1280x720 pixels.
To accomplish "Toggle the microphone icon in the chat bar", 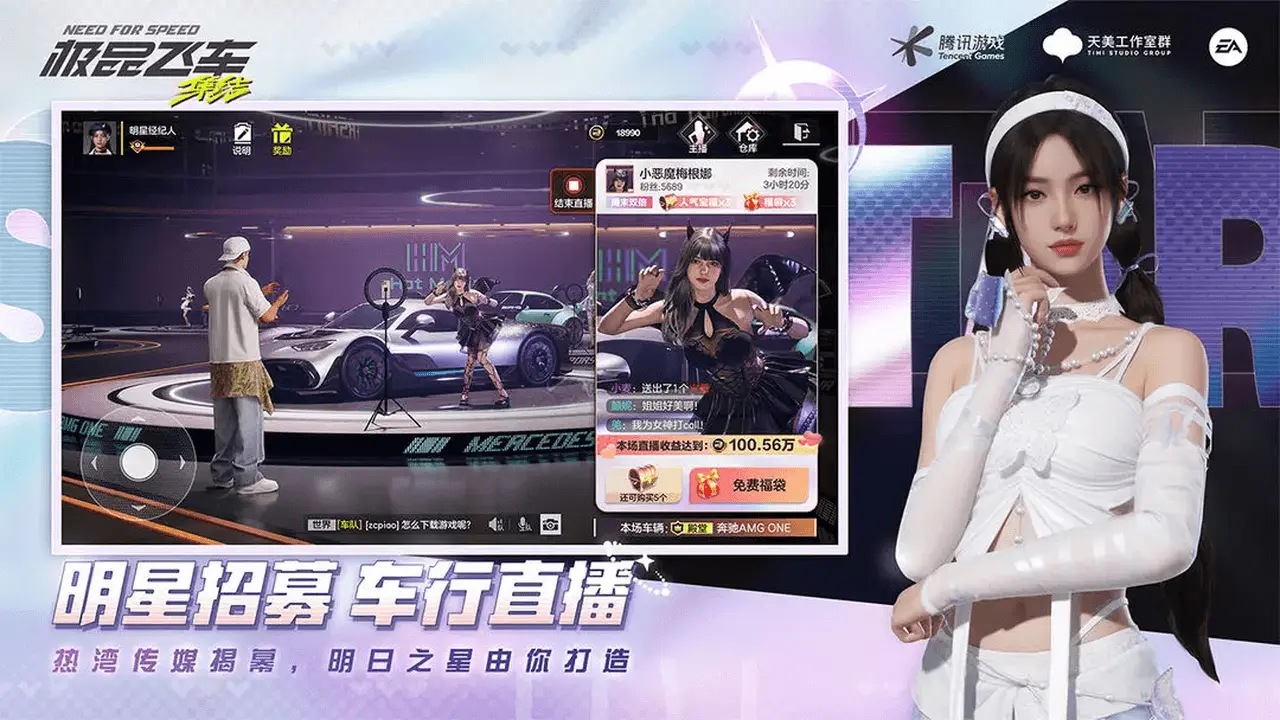I will (522, 523).
